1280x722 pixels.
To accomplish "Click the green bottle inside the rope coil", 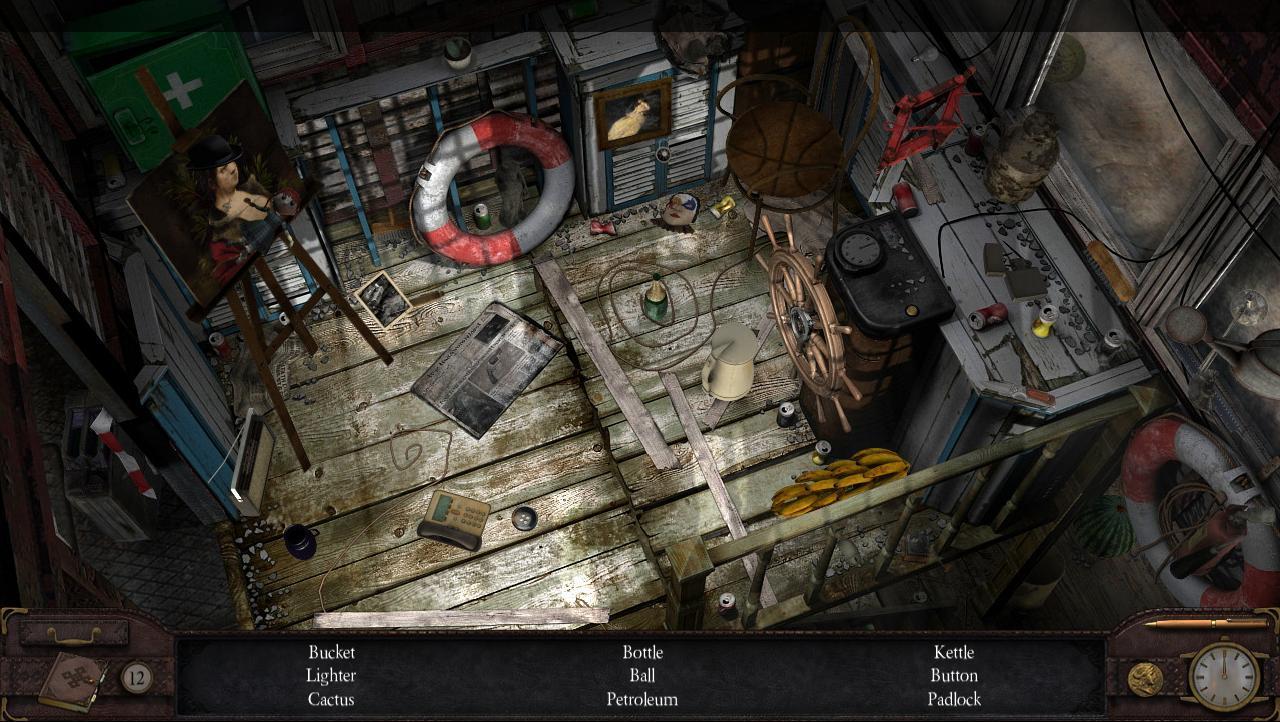I will (655, 300).
